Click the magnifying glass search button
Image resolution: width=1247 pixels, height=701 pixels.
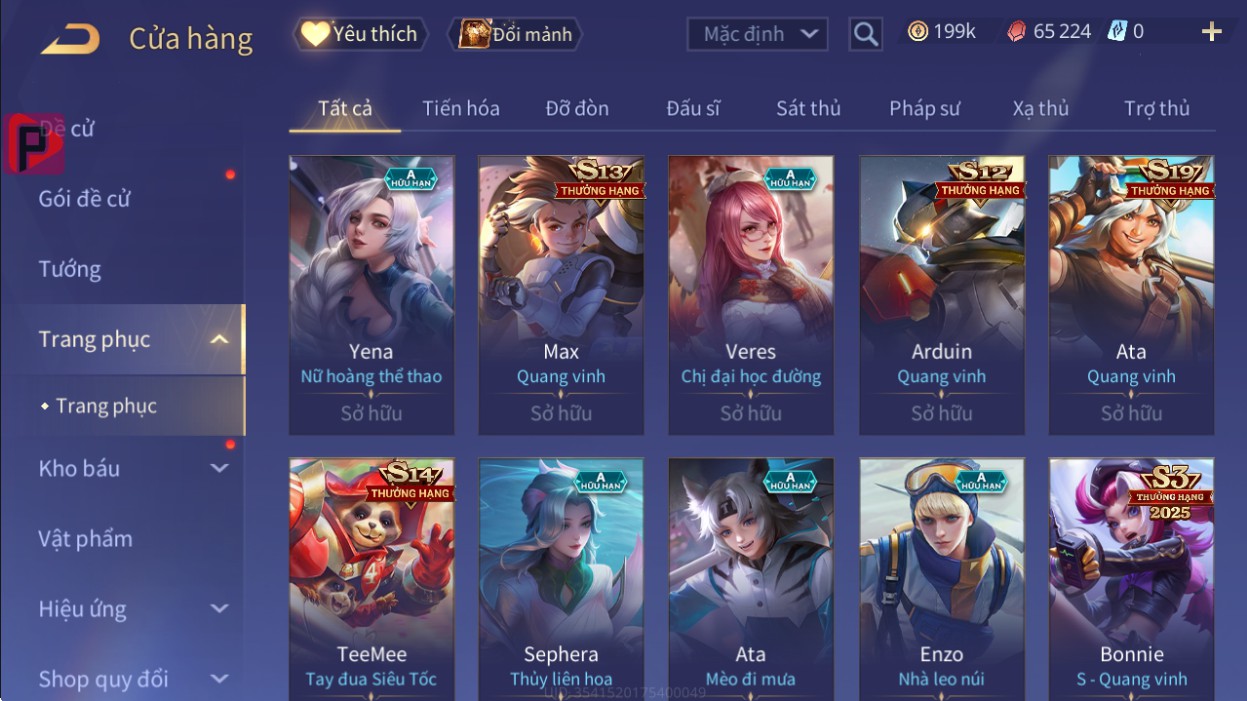866,34
